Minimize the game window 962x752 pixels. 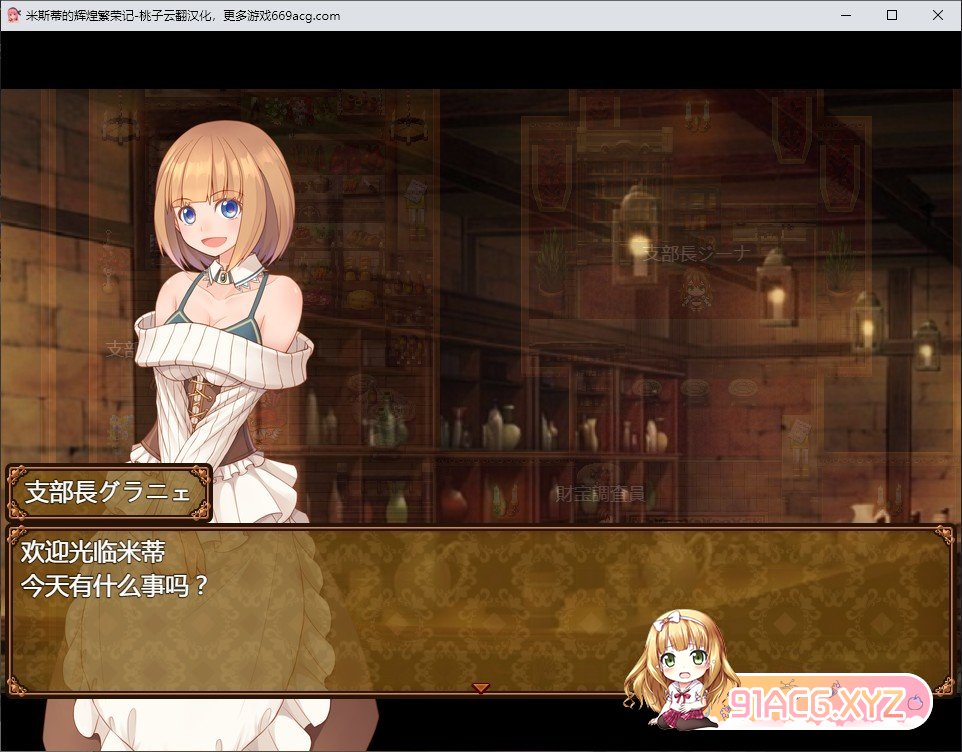pos(846,15)
